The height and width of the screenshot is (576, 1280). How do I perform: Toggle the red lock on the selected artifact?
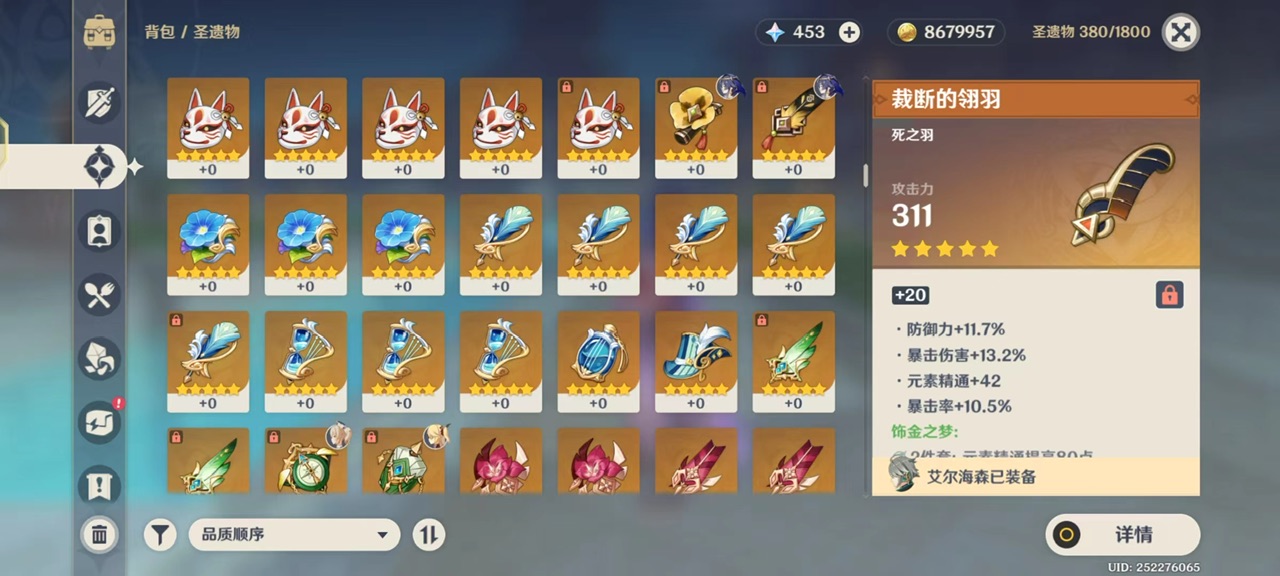1168,294
